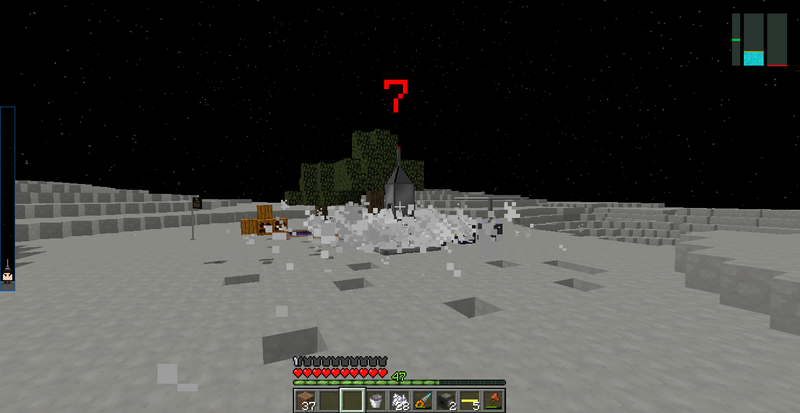Select the red wrench tool slot
The height and width of the screenshot is (413, 800).
coord(492,401)
